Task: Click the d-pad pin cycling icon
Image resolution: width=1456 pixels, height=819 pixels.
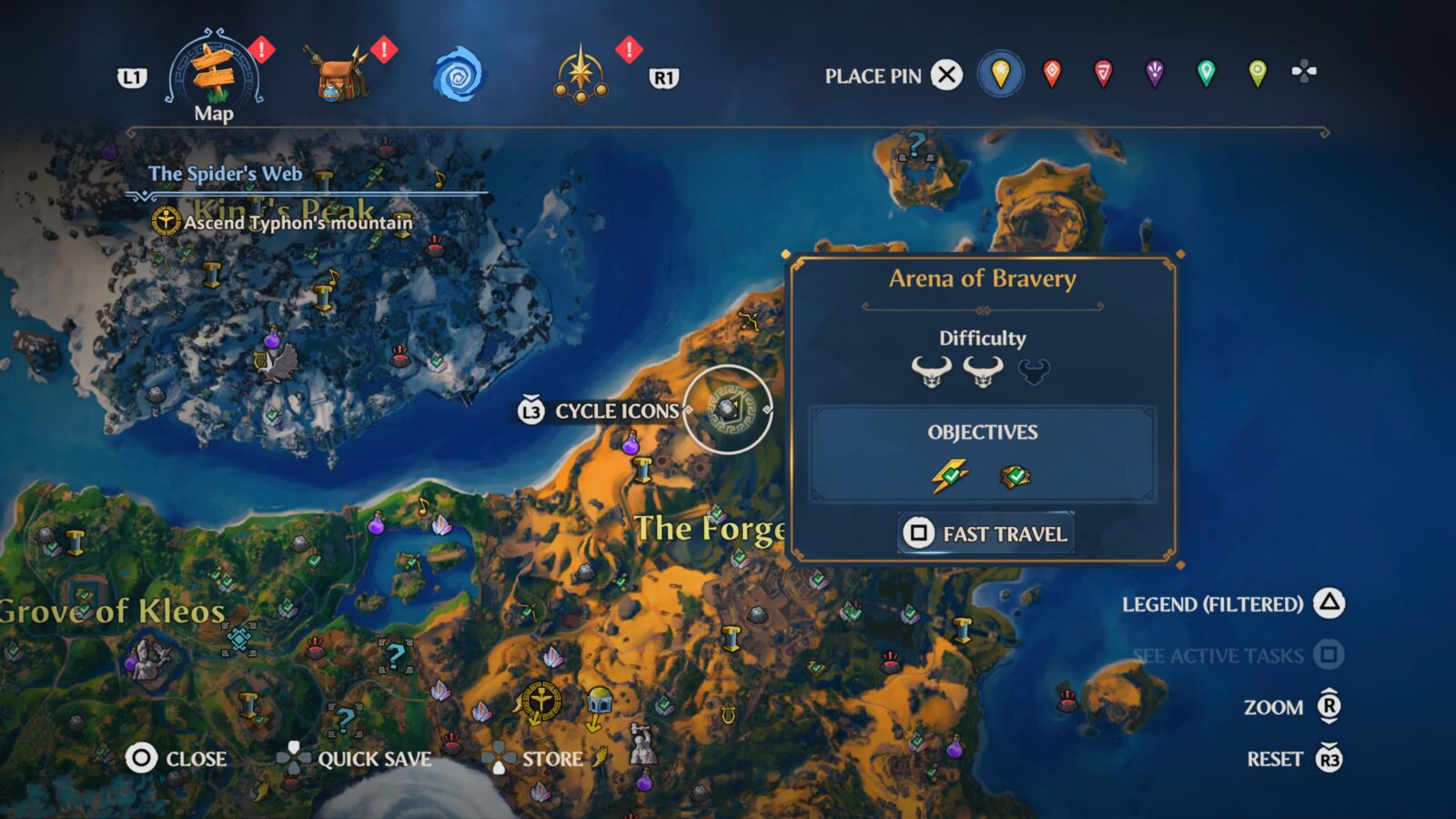Action: coord(1304,70)
